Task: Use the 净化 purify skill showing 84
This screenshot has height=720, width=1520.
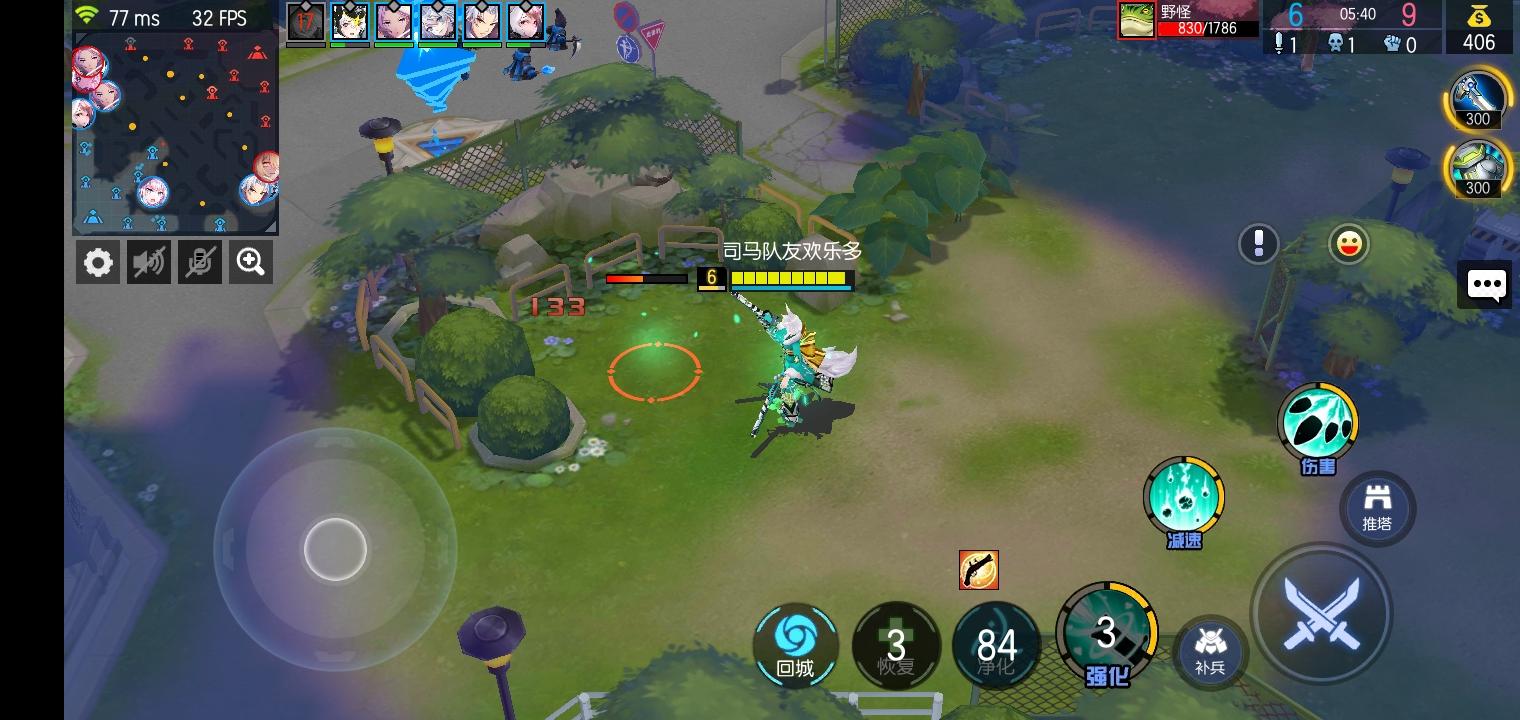Action: click(x=996, y=645)
